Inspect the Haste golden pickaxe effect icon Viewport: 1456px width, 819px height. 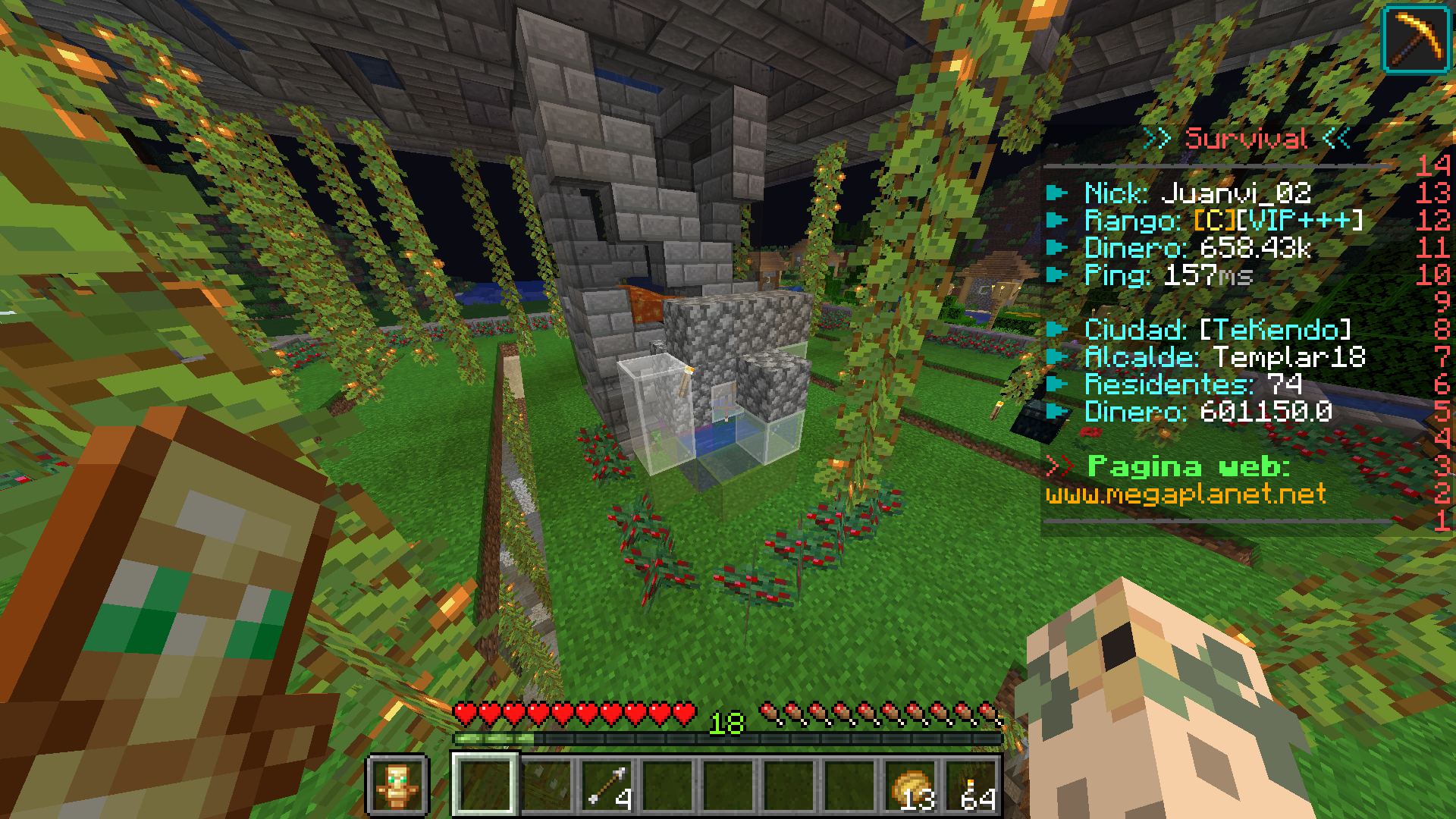pyautogui.click(x=1417, y=40)
